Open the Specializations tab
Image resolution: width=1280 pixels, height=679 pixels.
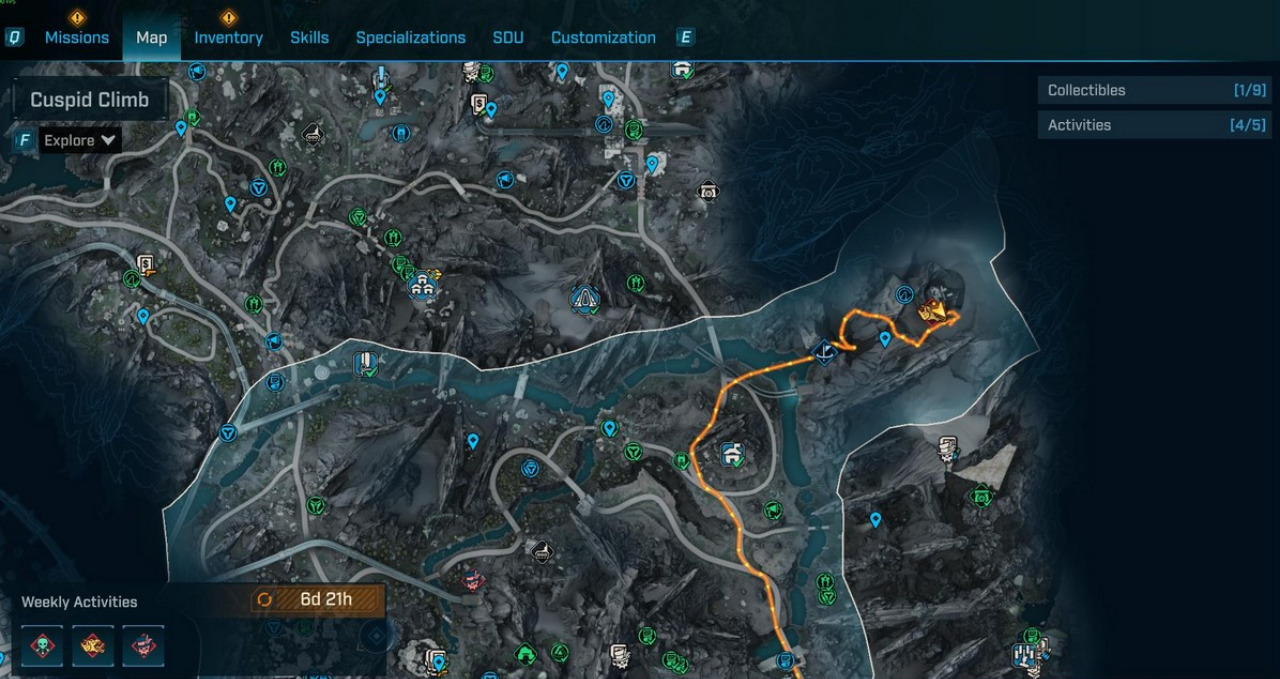(x=410, y=38)
